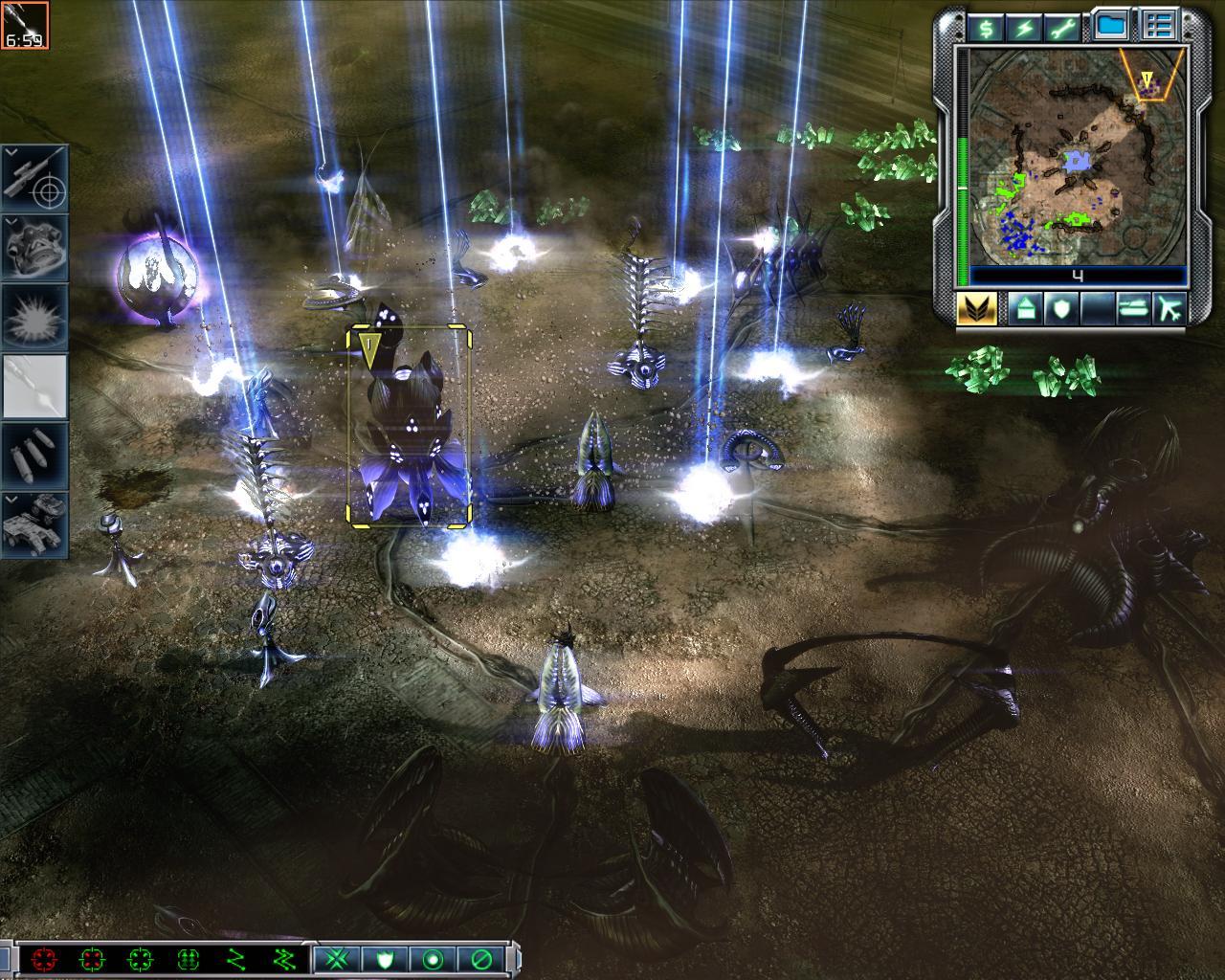Open the shield defenses production tab
This screenshot has width=1225, height=980.
1063,308
